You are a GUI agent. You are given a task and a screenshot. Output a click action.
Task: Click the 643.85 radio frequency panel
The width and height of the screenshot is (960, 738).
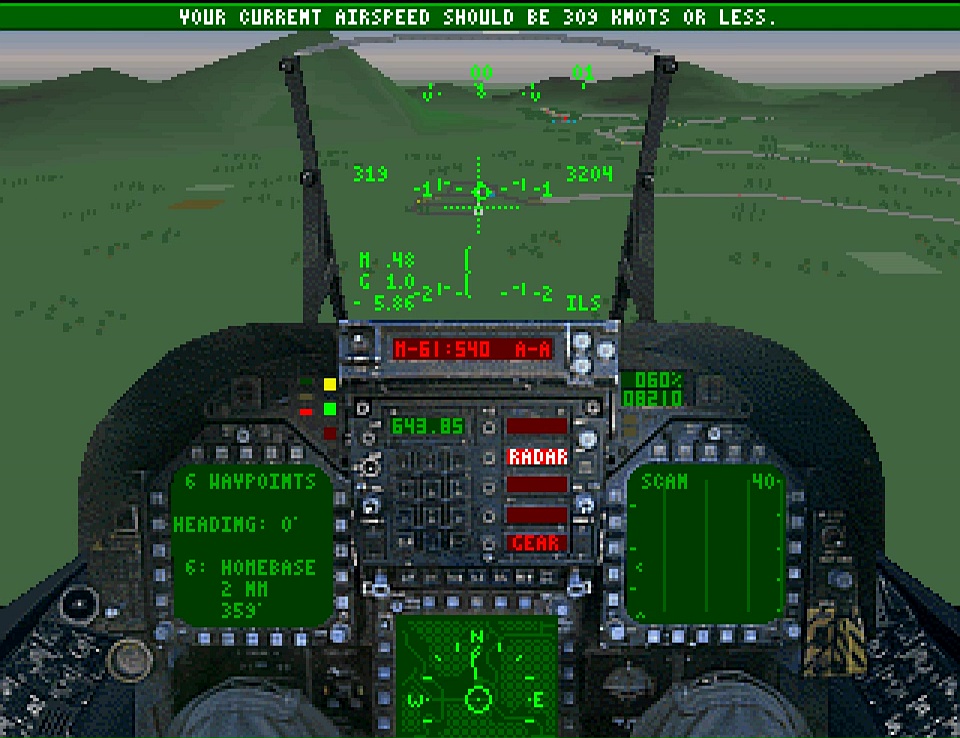[427, 426]
